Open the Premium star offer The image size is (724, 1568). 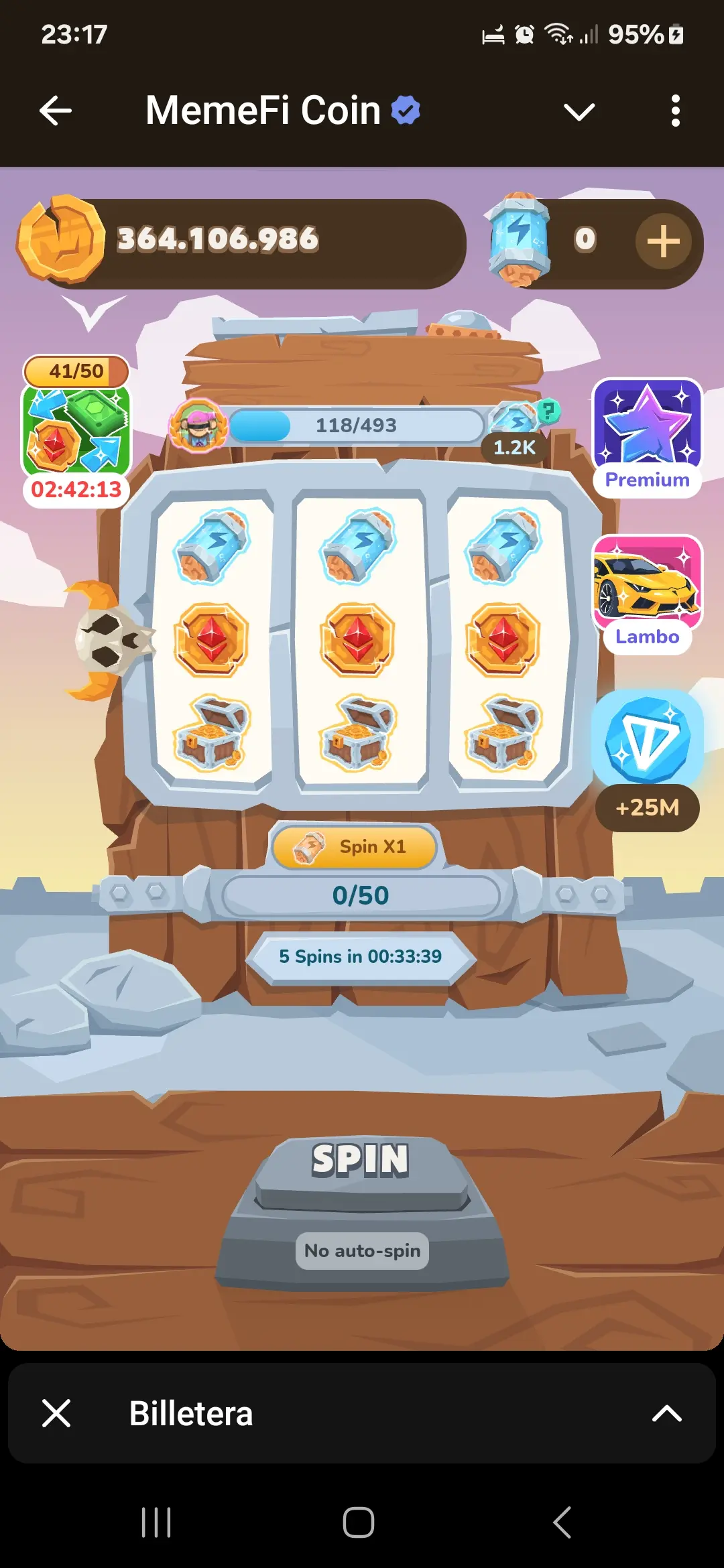[x=647, y=437]
